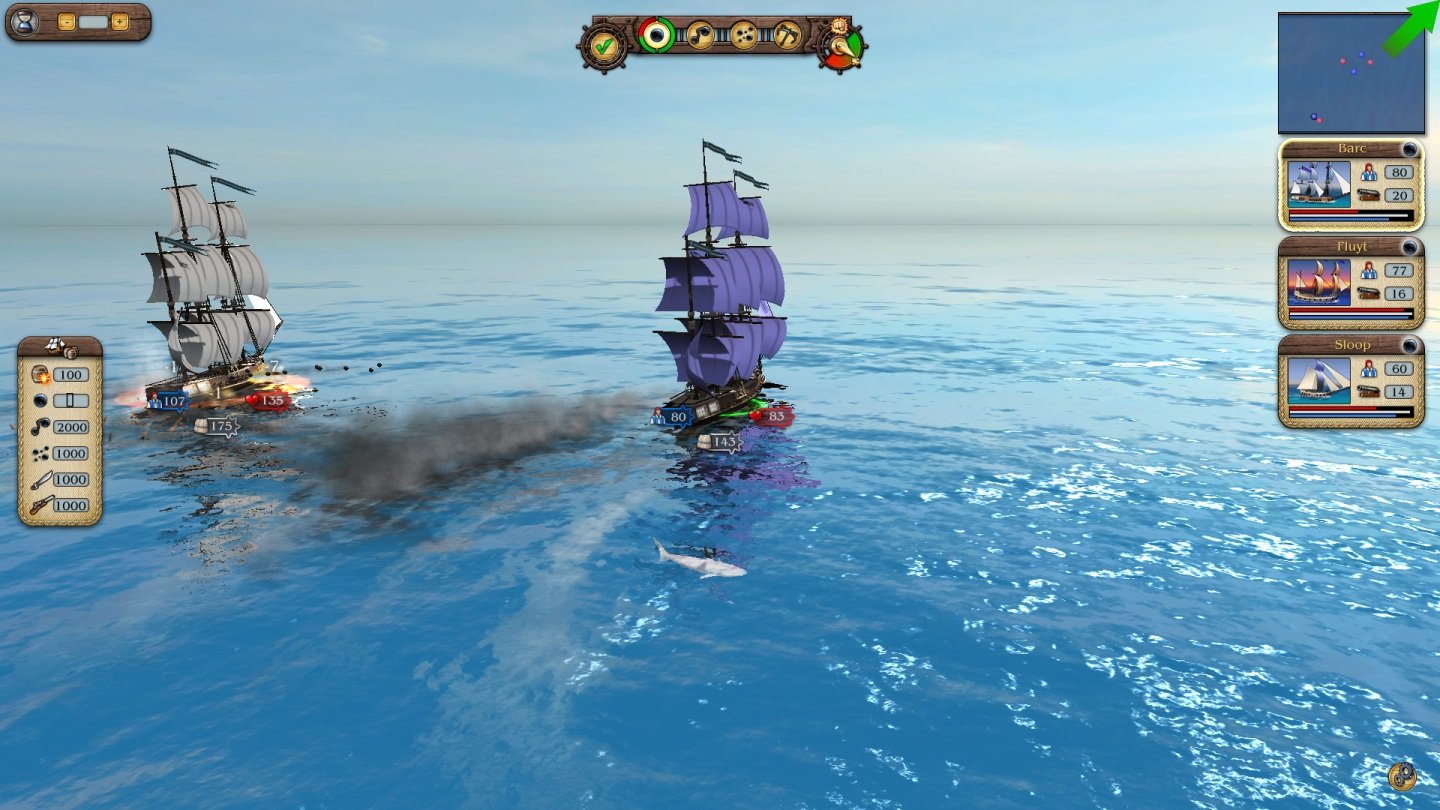Open the speed dial wheel control
This screenshot has width=1440, height=810.
840,48
